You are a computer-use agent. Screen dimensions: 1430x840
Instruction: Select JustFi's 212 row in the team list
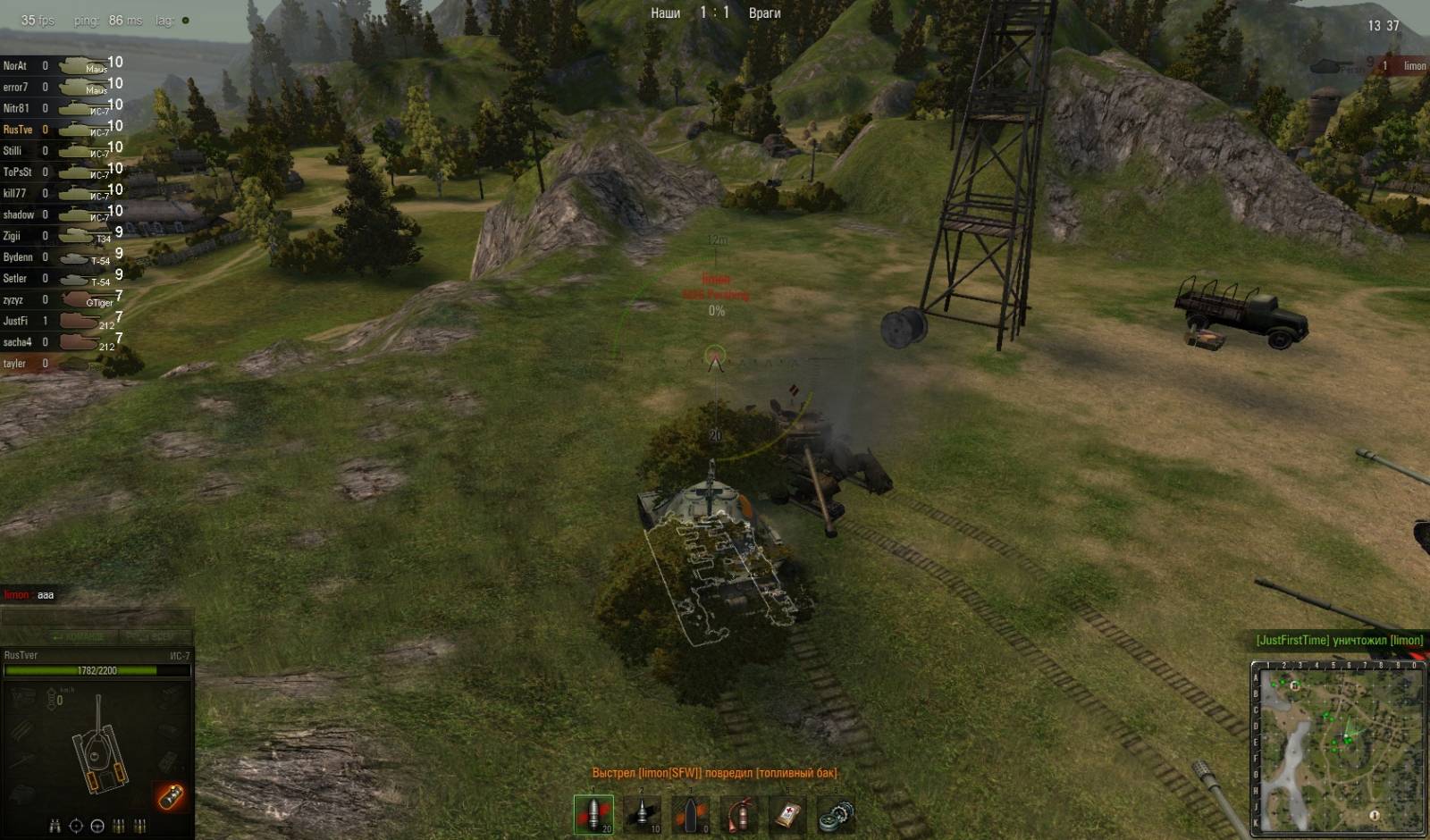point(61,321)
